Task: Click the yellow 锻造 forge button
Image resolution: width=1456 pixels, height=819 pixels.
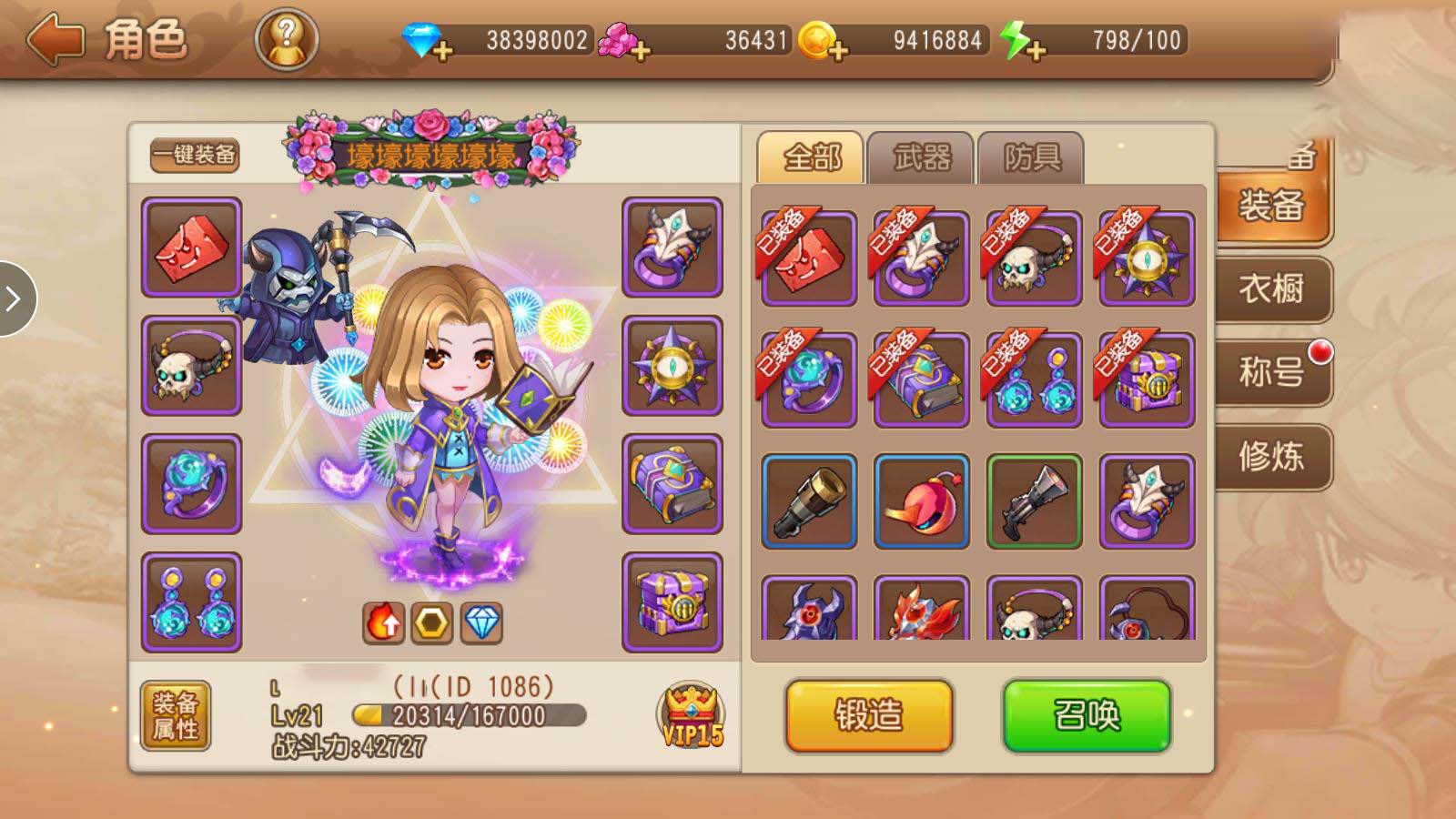Action: 869,715
